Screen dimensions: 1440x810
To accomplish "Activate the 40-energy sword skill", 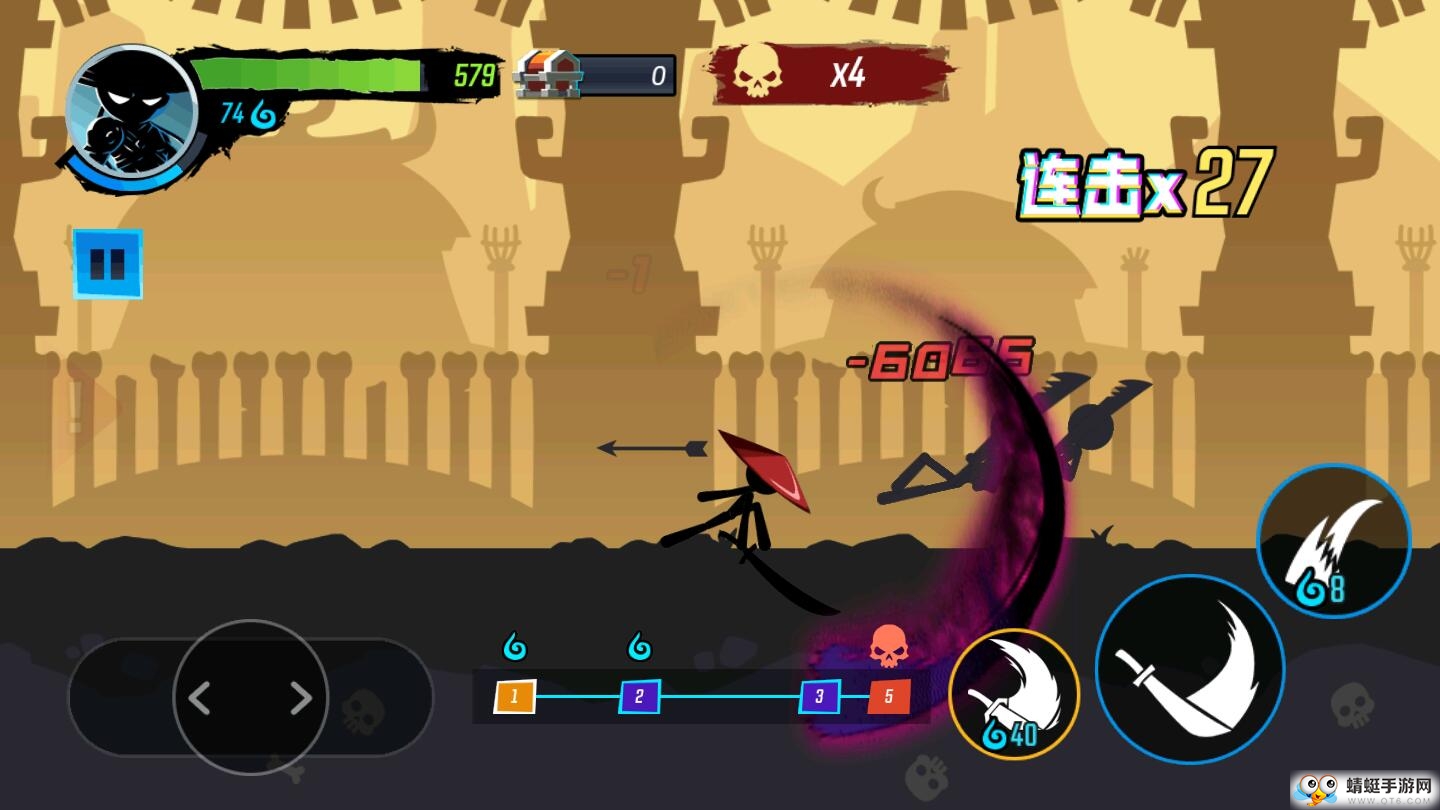I will coord(1014,694).
